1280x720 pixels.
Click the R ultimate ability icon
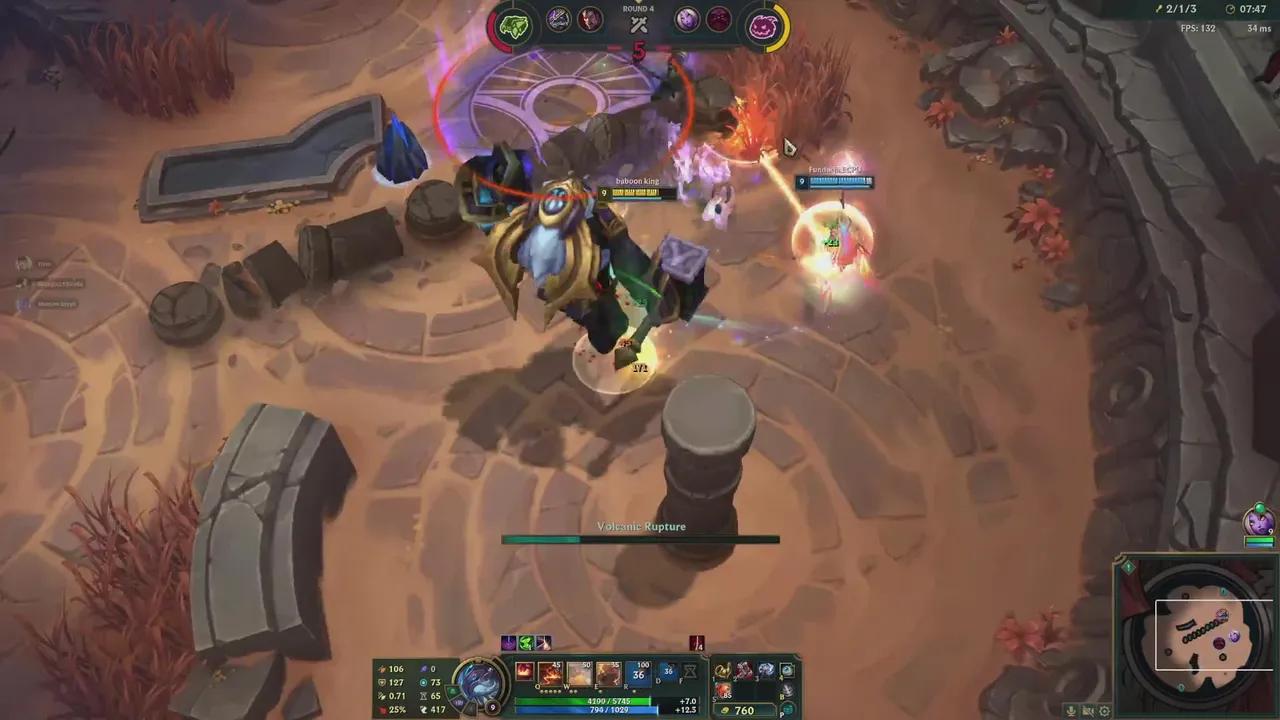[637, 672]
